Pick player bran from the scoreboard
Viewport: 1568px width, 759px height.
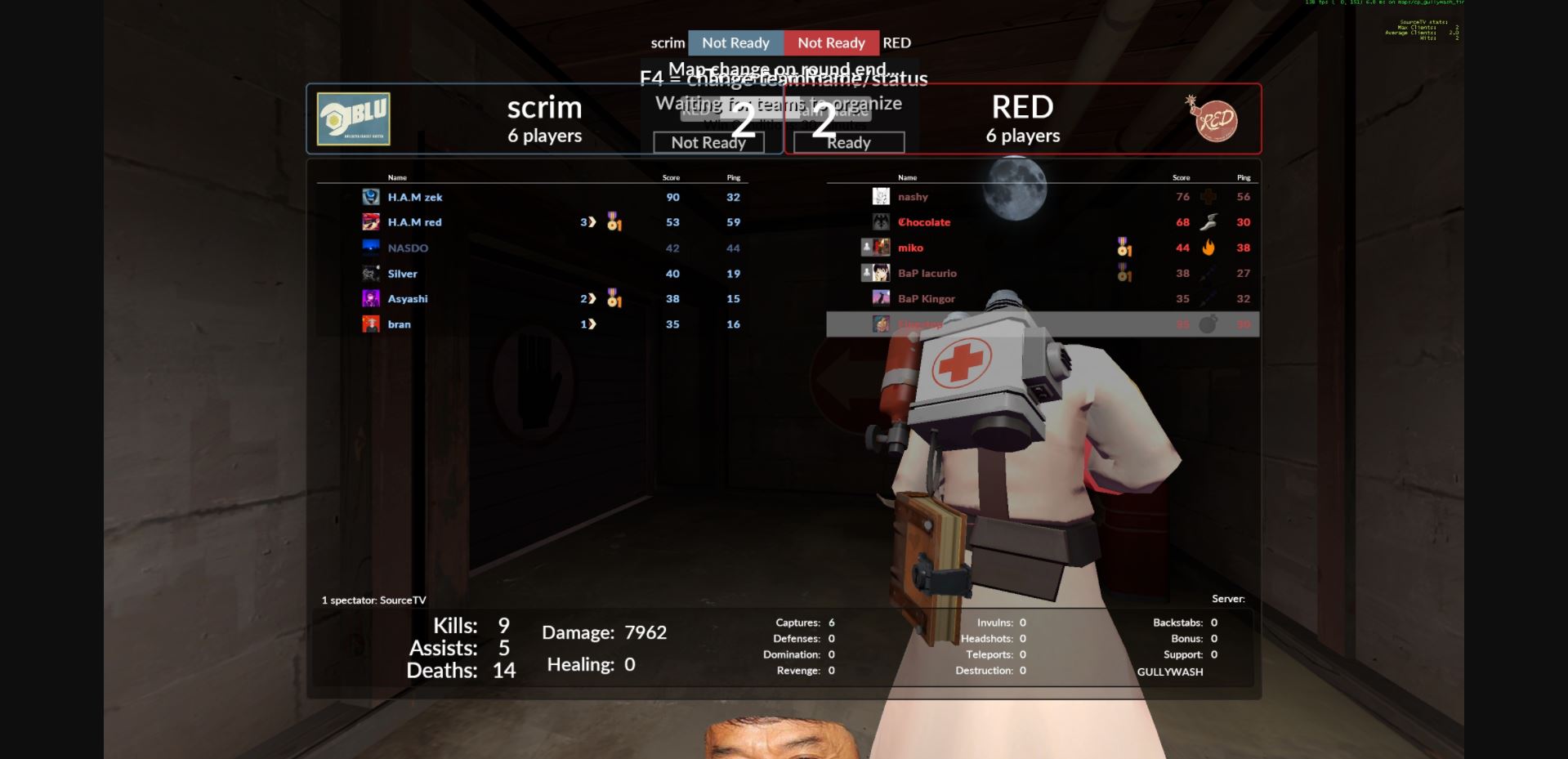400,324
